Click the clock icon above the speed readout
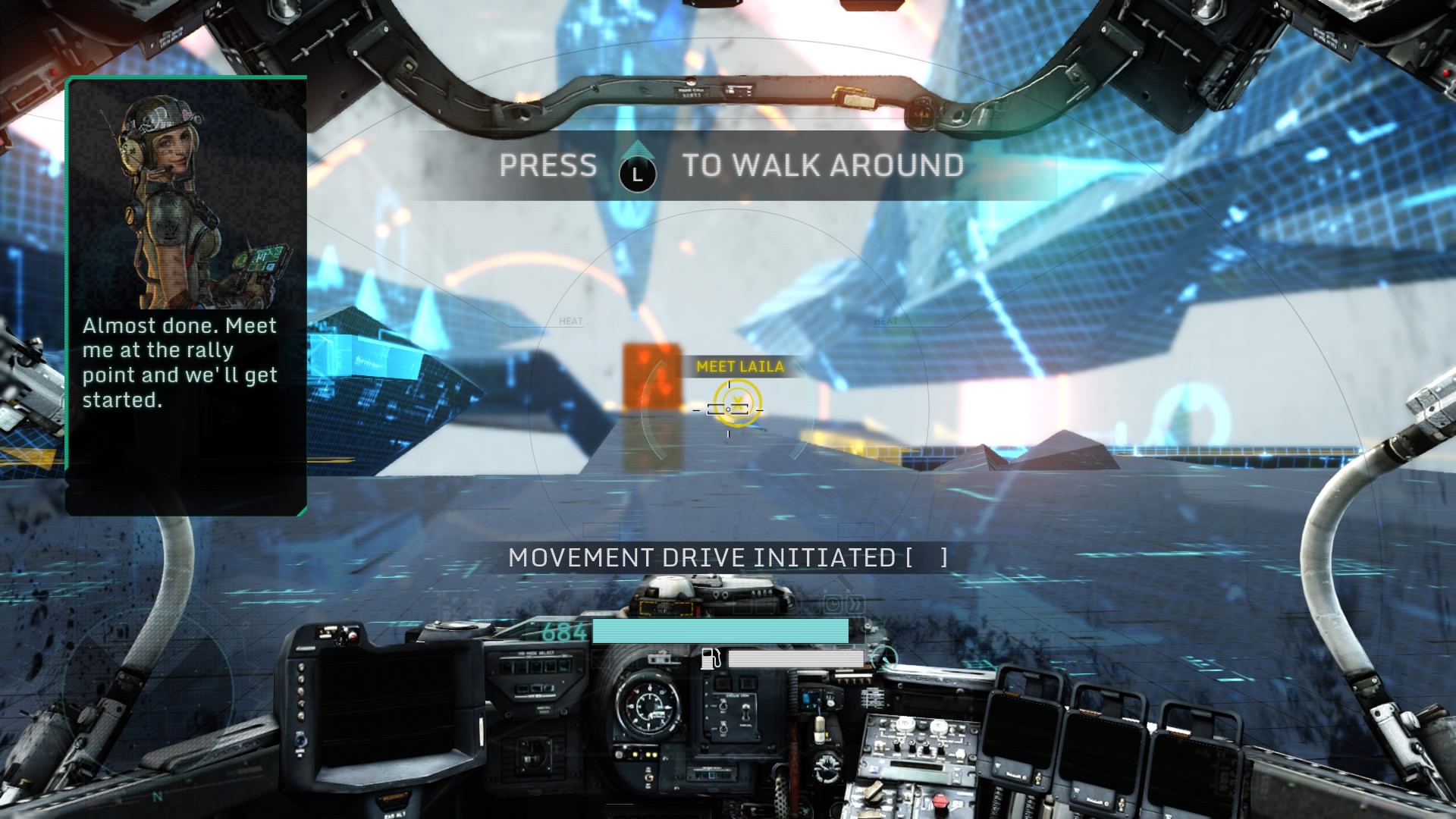The width and height of the screenshot is (1456, 819). pyautogui.click(x=833, y=604)
